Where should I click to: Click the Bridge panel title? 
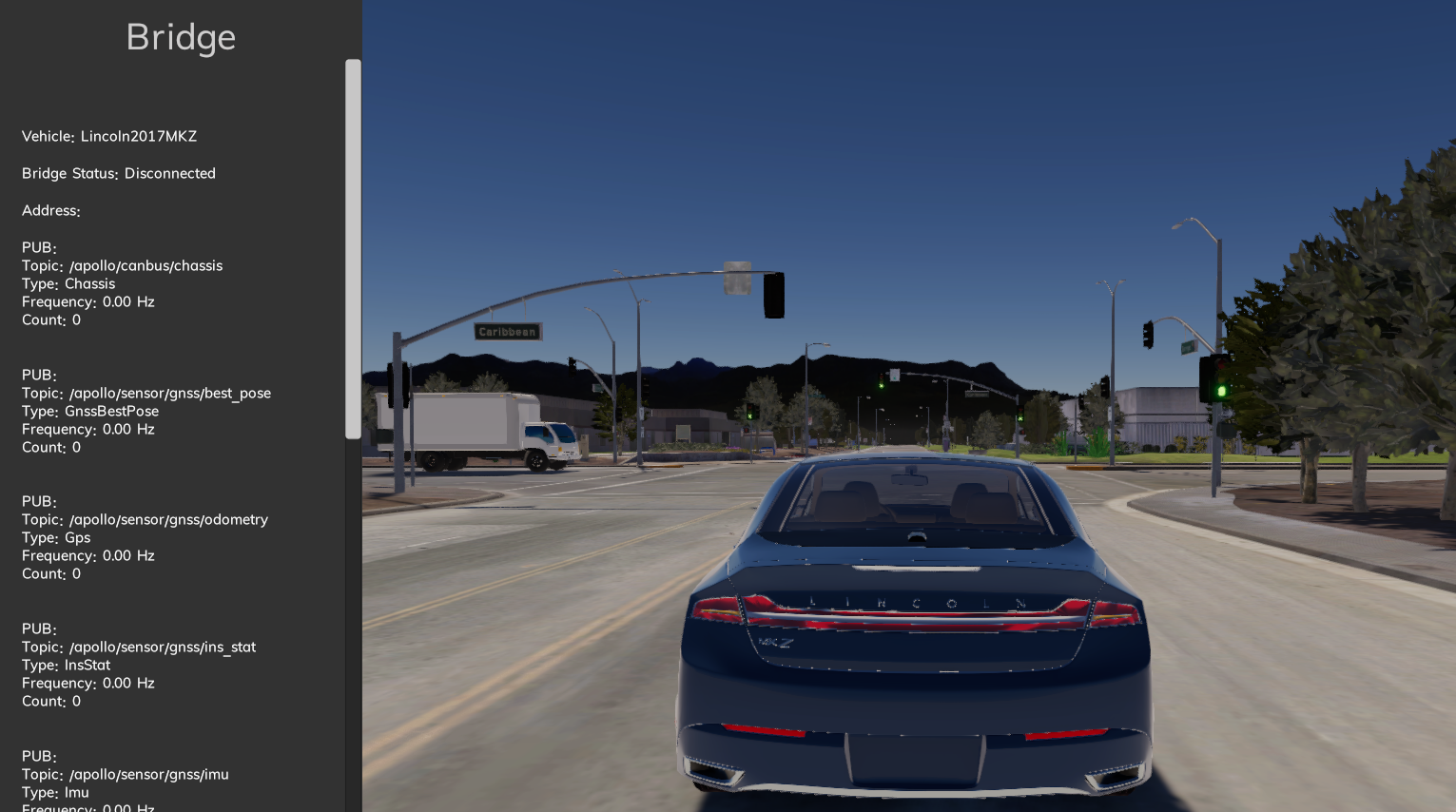point(180,37)
